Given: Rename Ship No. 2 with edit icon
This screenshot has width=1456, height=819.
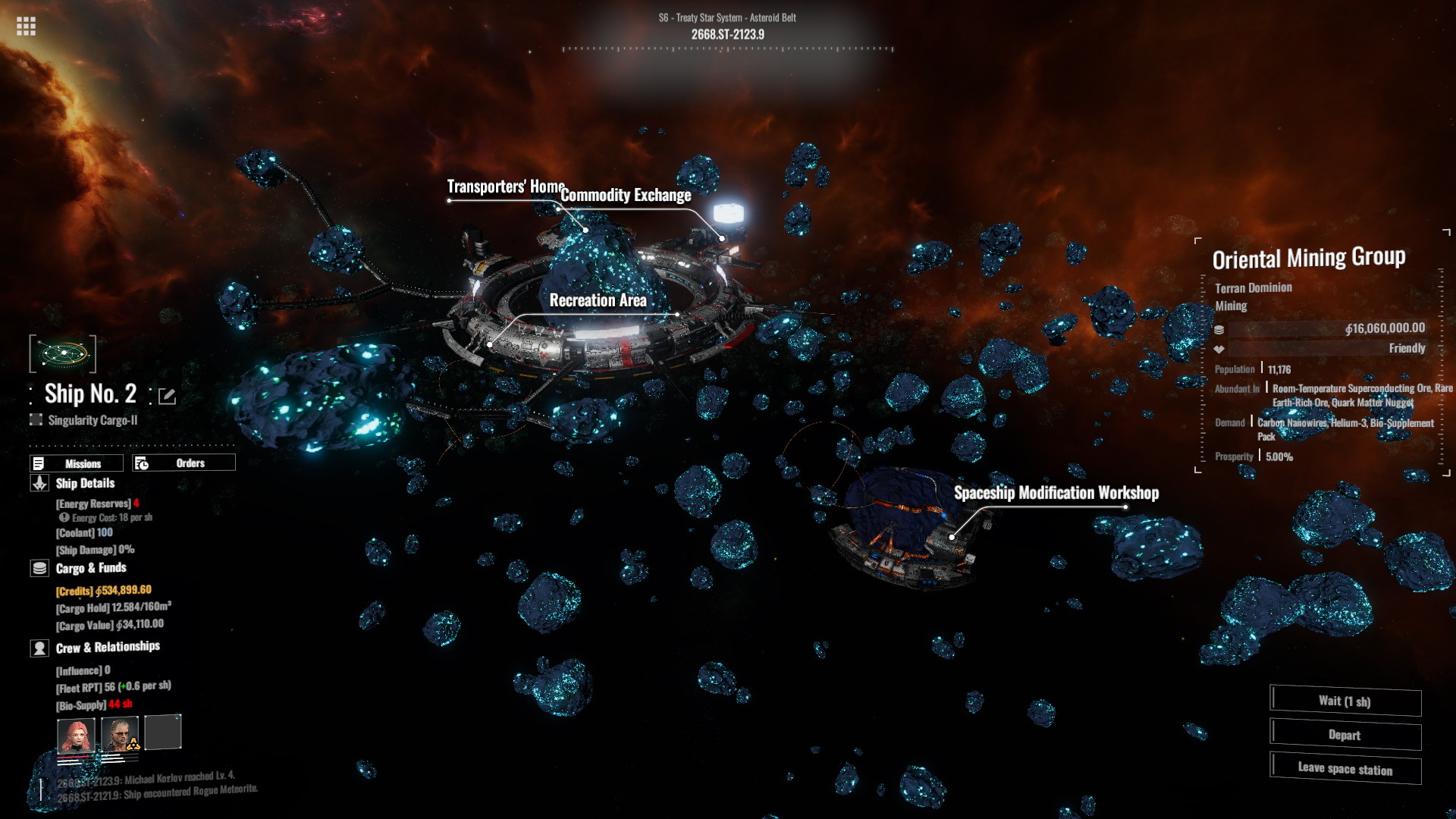Looking at the screenshot, I should [x=167, y=396].
